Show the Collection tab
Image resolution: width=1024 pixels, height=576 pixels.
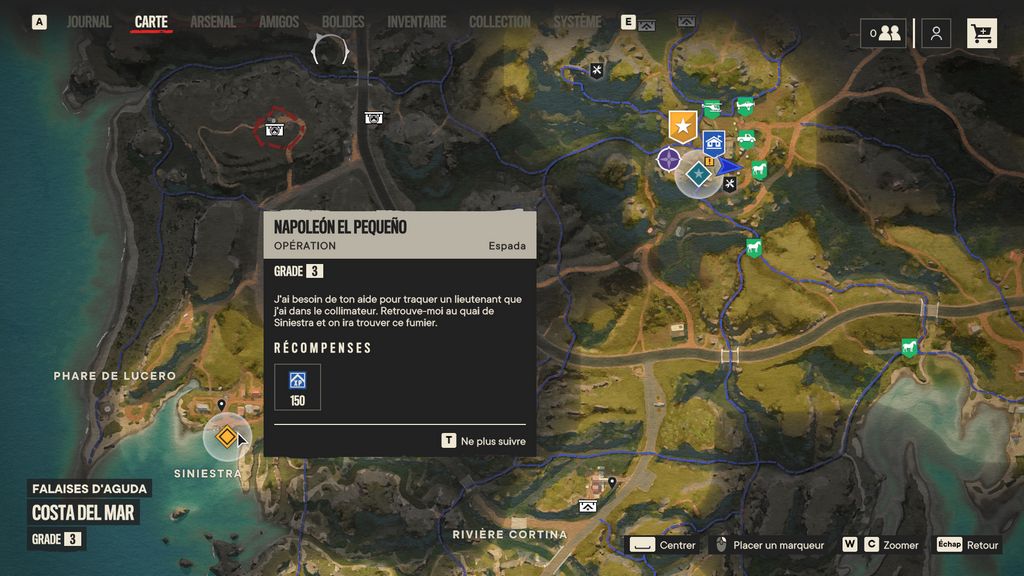500,21
